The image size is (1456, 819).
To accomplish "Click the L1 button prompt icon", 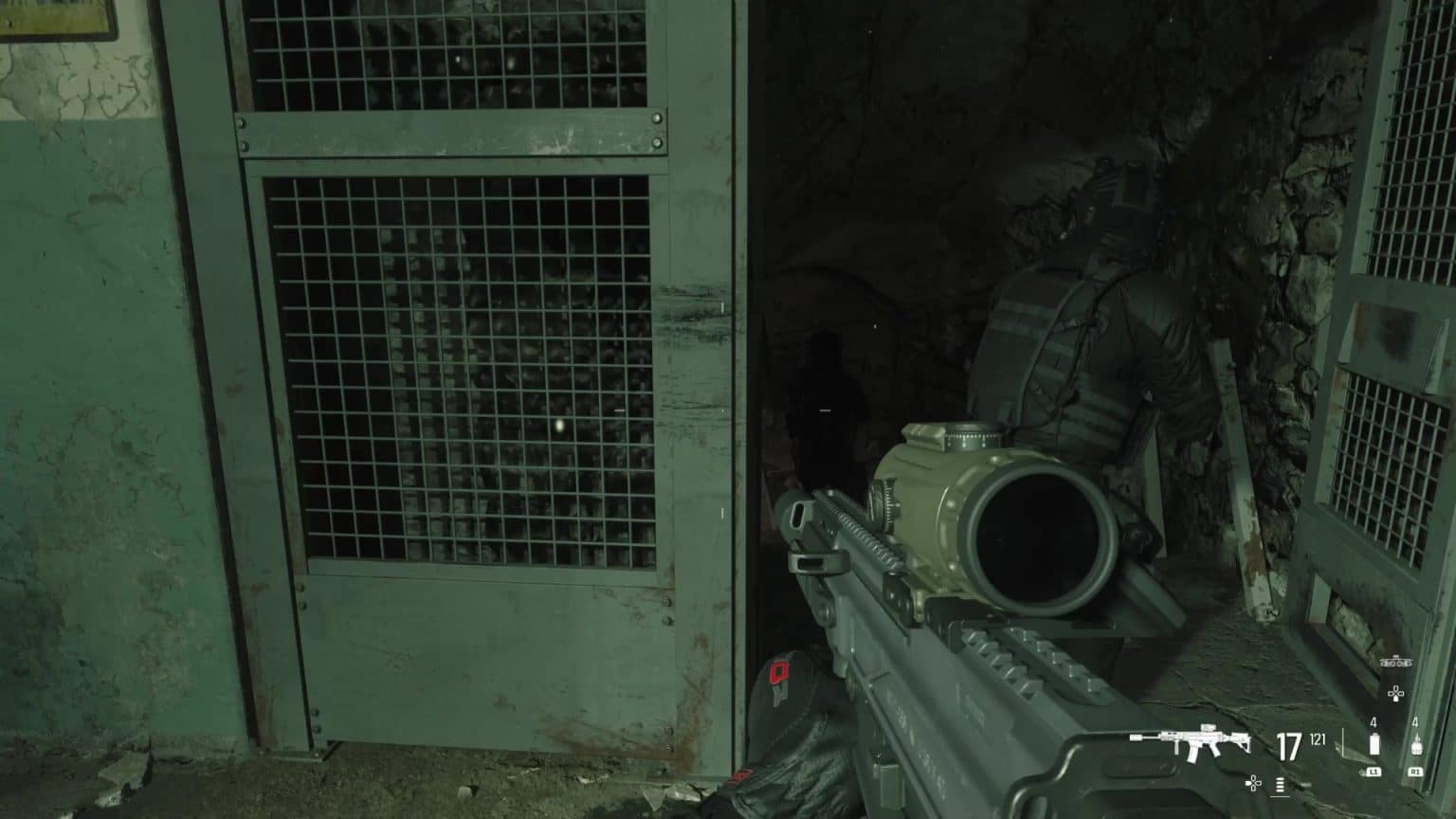I will click(1374, 771).
